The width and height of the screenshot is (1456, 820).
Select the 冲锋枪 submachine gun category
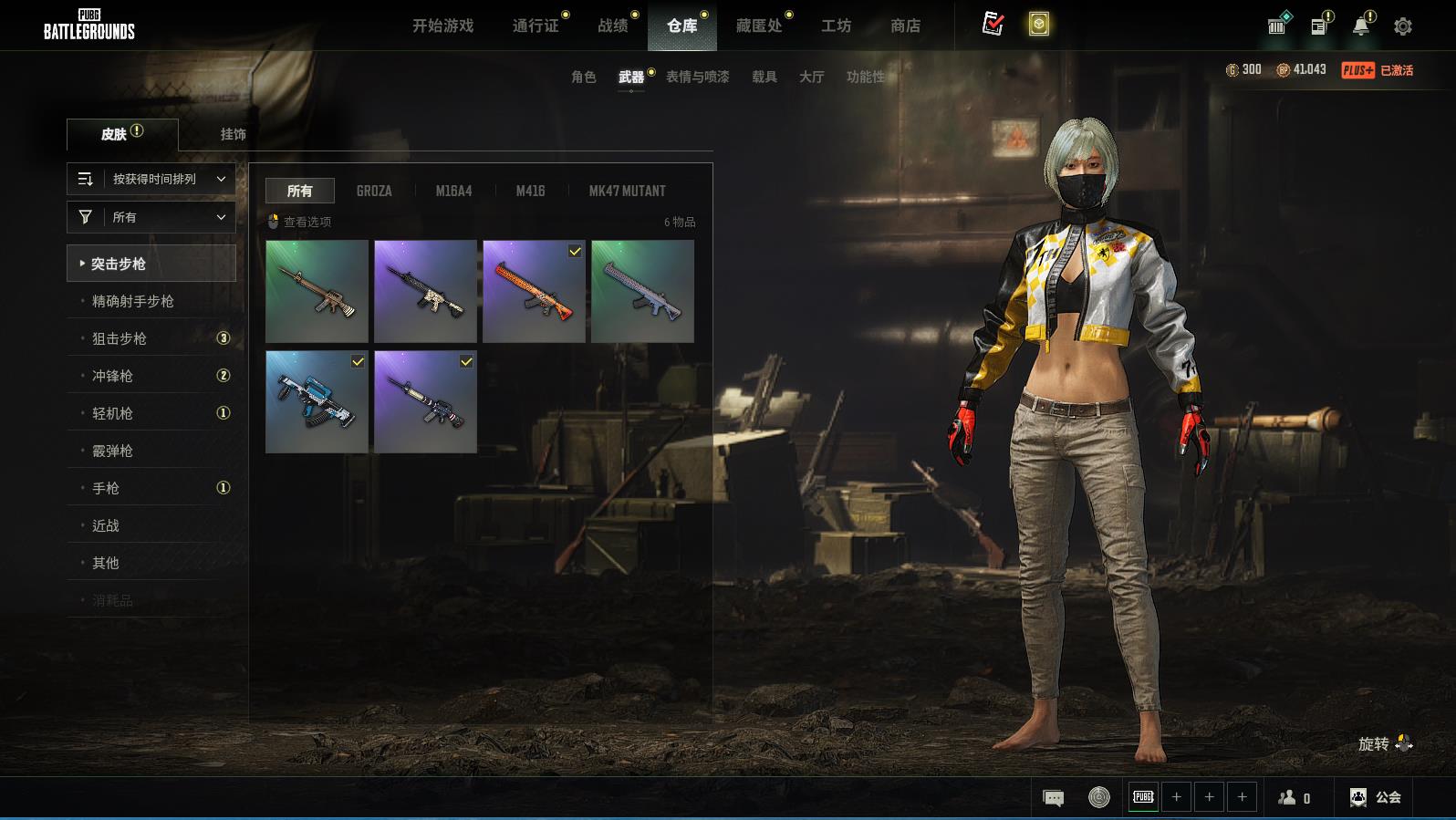(112, 376)
